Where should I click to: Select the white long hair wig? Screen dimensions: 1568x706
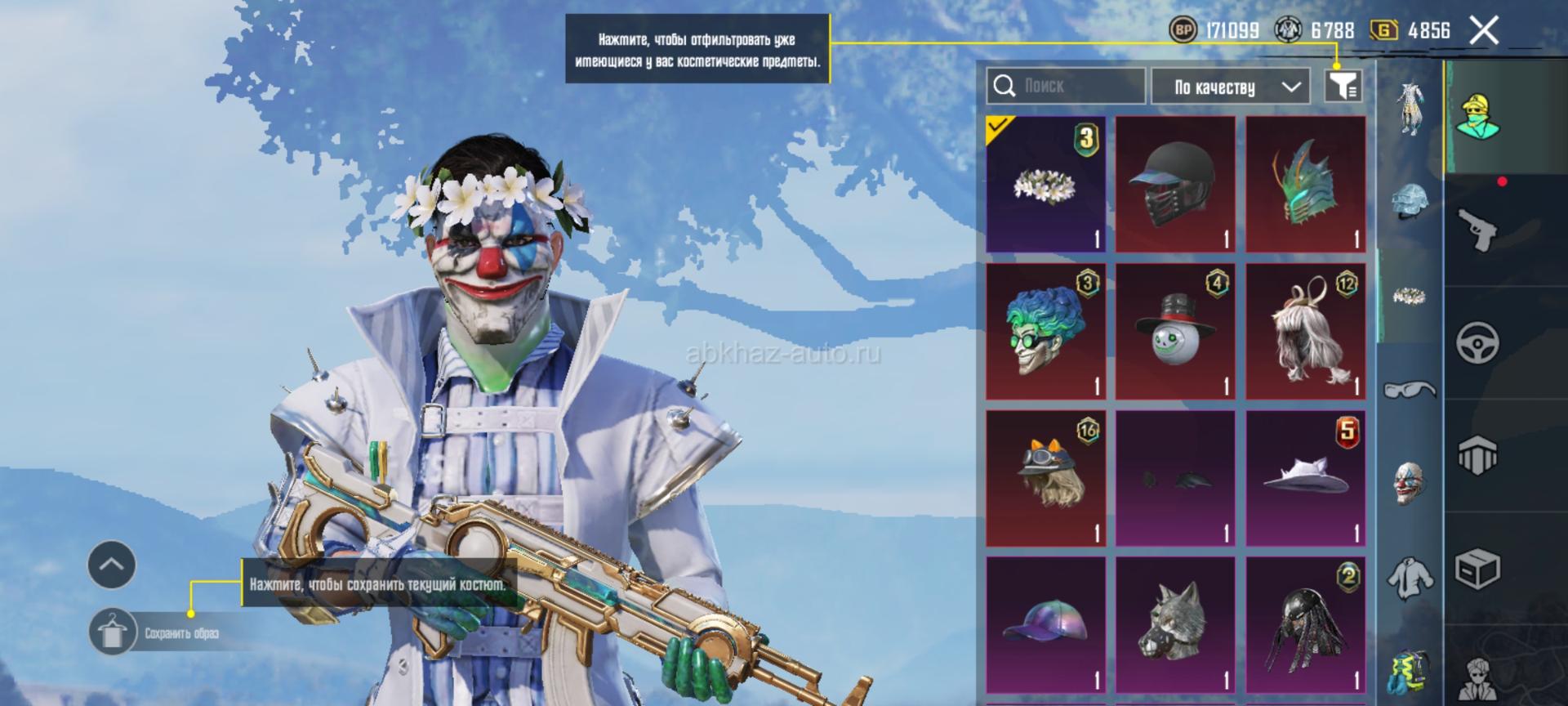click(1305, 331)
